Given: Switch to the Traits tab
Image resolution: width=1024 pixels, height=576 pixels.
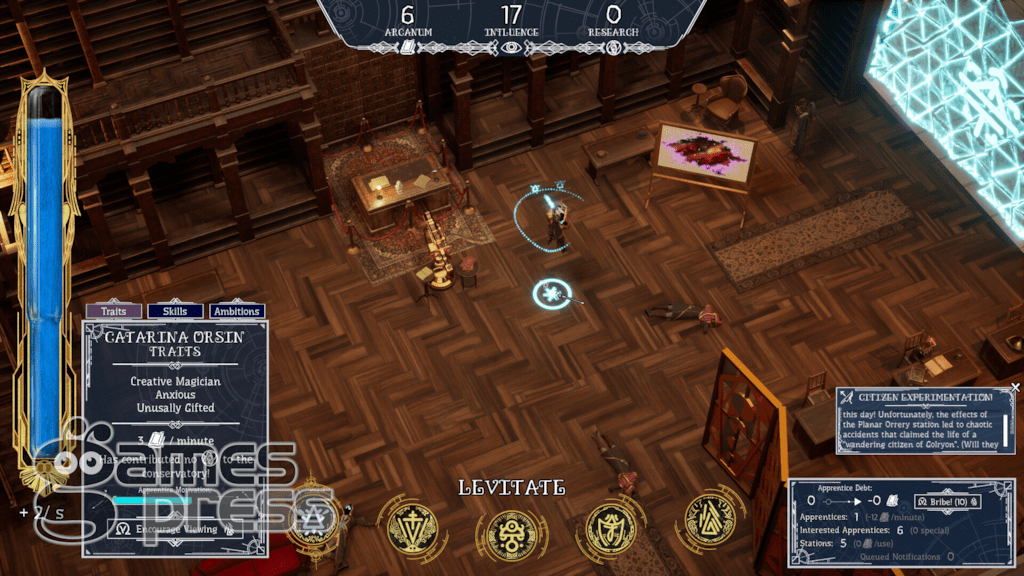Looking at the screenshot, I should coord(114,311).
